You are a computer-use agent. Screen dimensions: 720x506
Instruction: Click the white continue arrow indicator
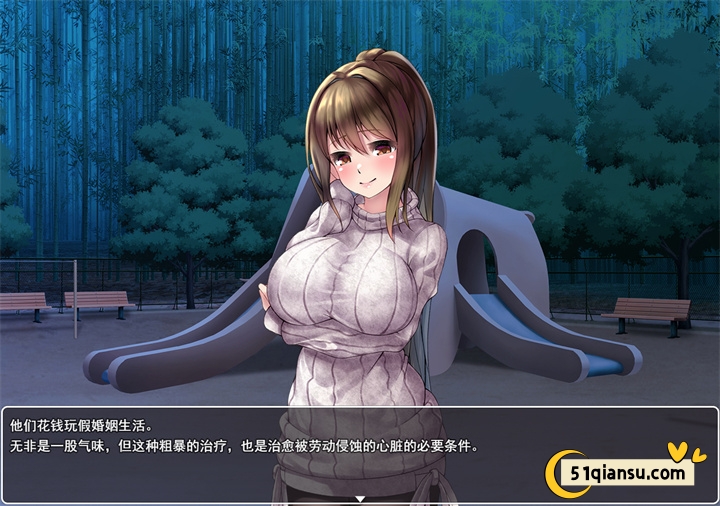360,497
